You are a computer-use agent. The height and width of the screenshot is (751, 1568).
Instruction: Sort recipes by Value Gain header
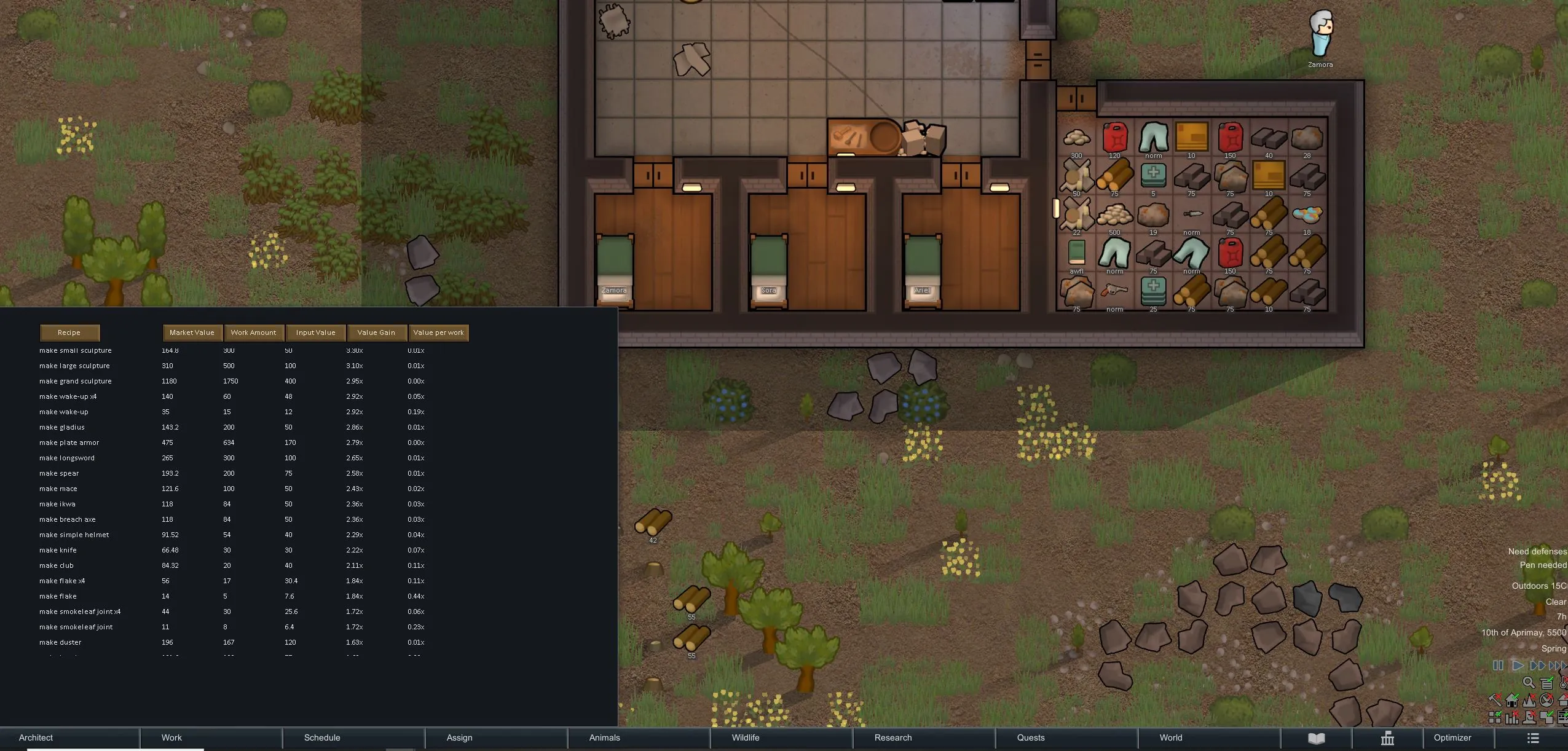point(376,332)
